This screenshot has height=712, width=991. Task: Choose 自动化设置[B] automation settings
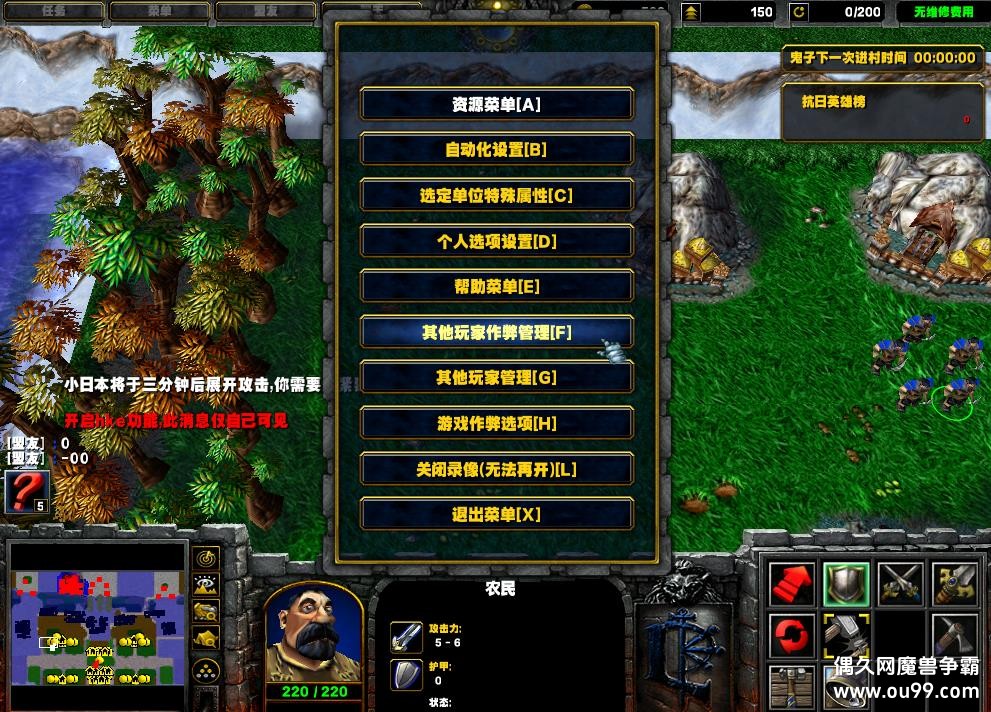point(496,150)
